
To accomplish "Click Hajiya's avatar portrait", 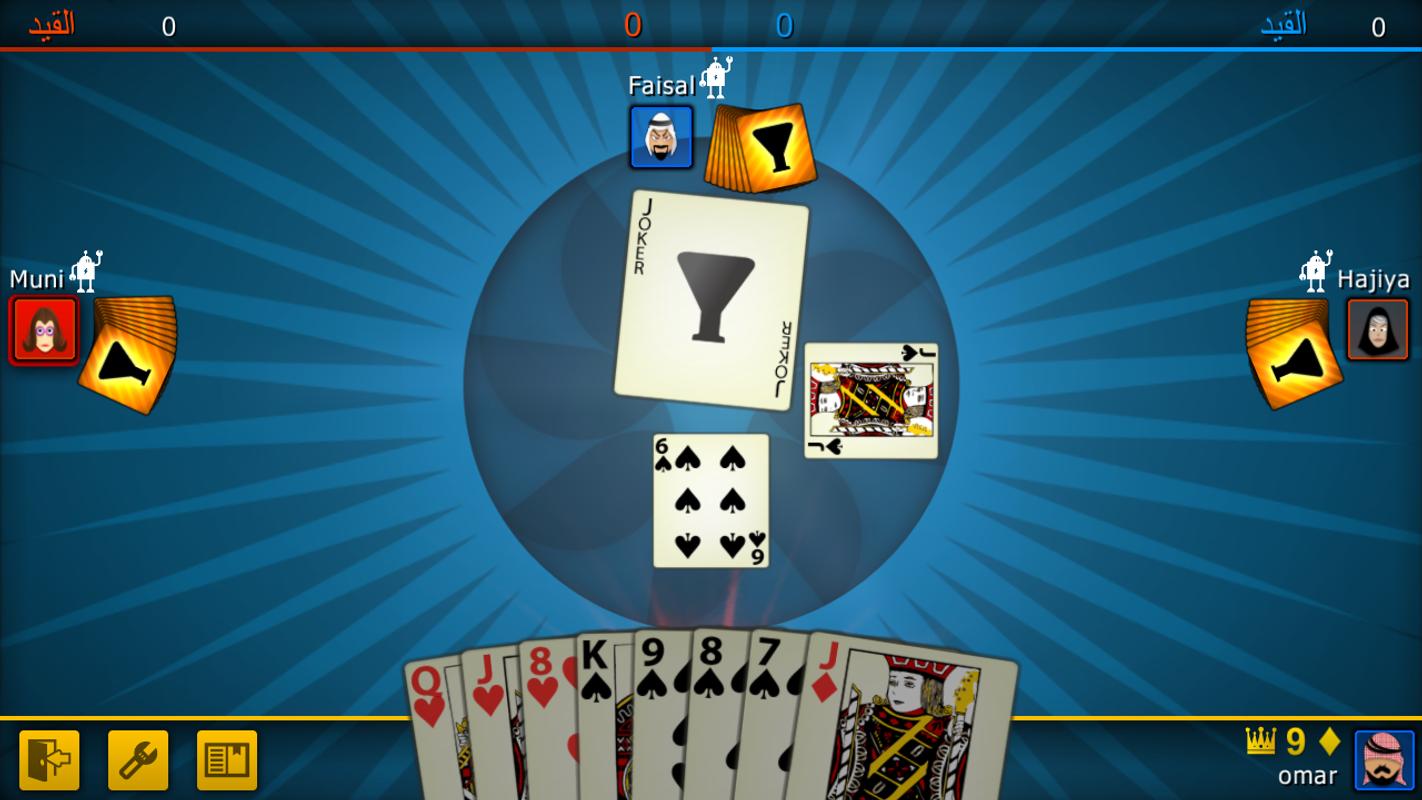I will coord(1378,330).
